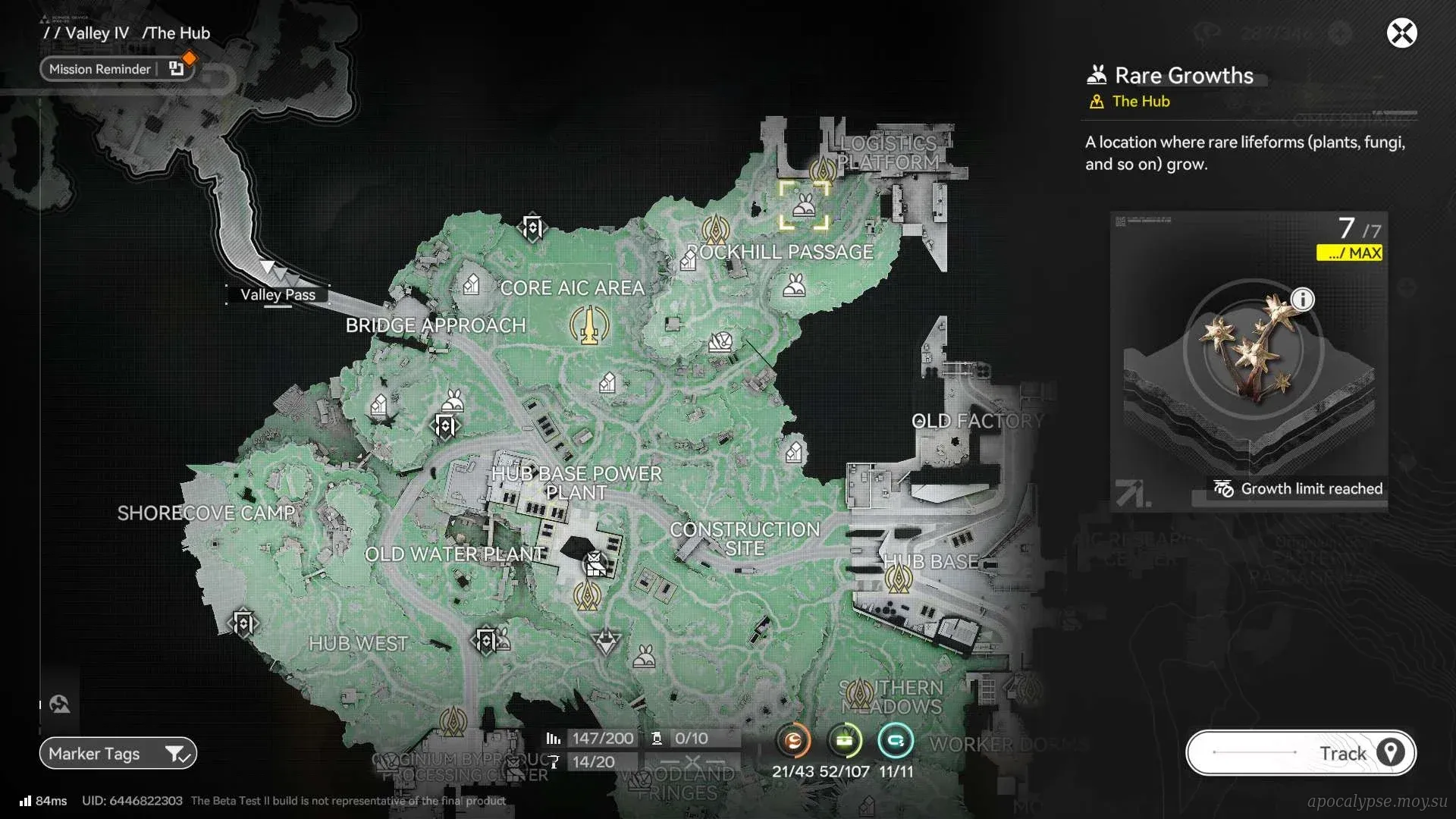This screenshot has width=1456, height=819.
Task: Track the Rare Growths location
Action: (1301, 752)
